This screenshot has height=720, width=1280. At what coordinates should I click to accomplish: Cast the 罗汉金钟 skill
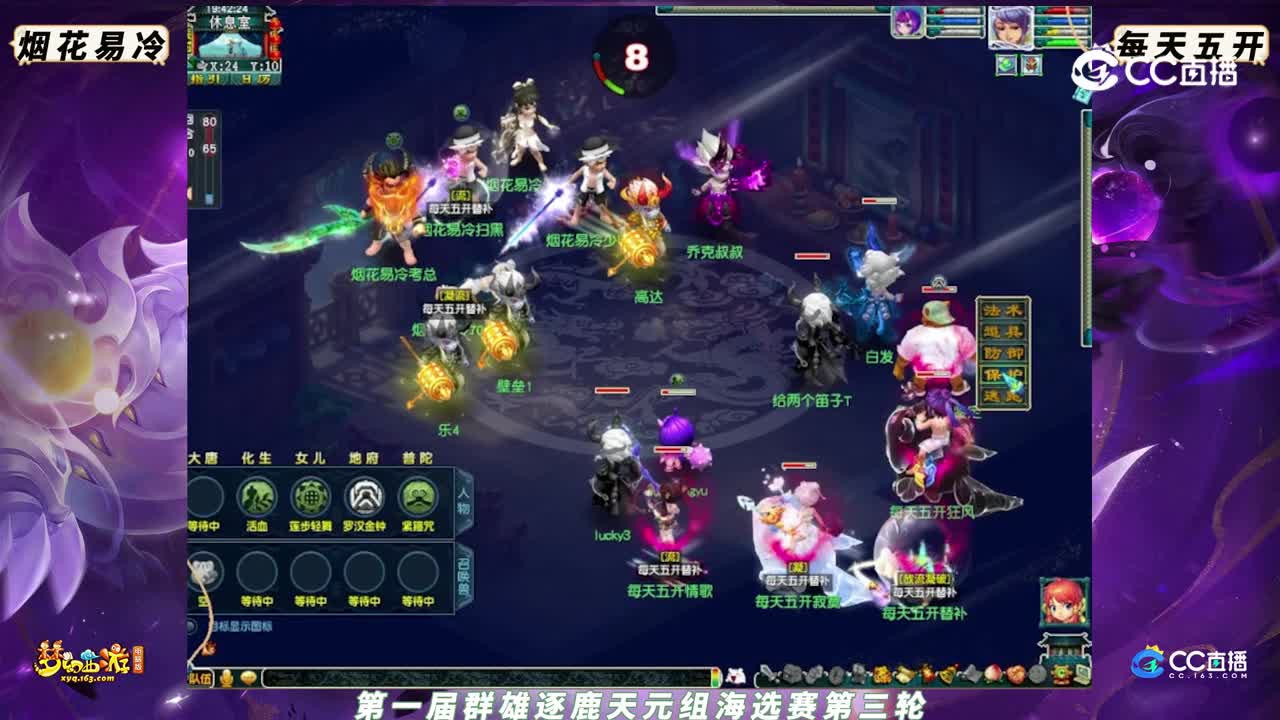point(365,496)
